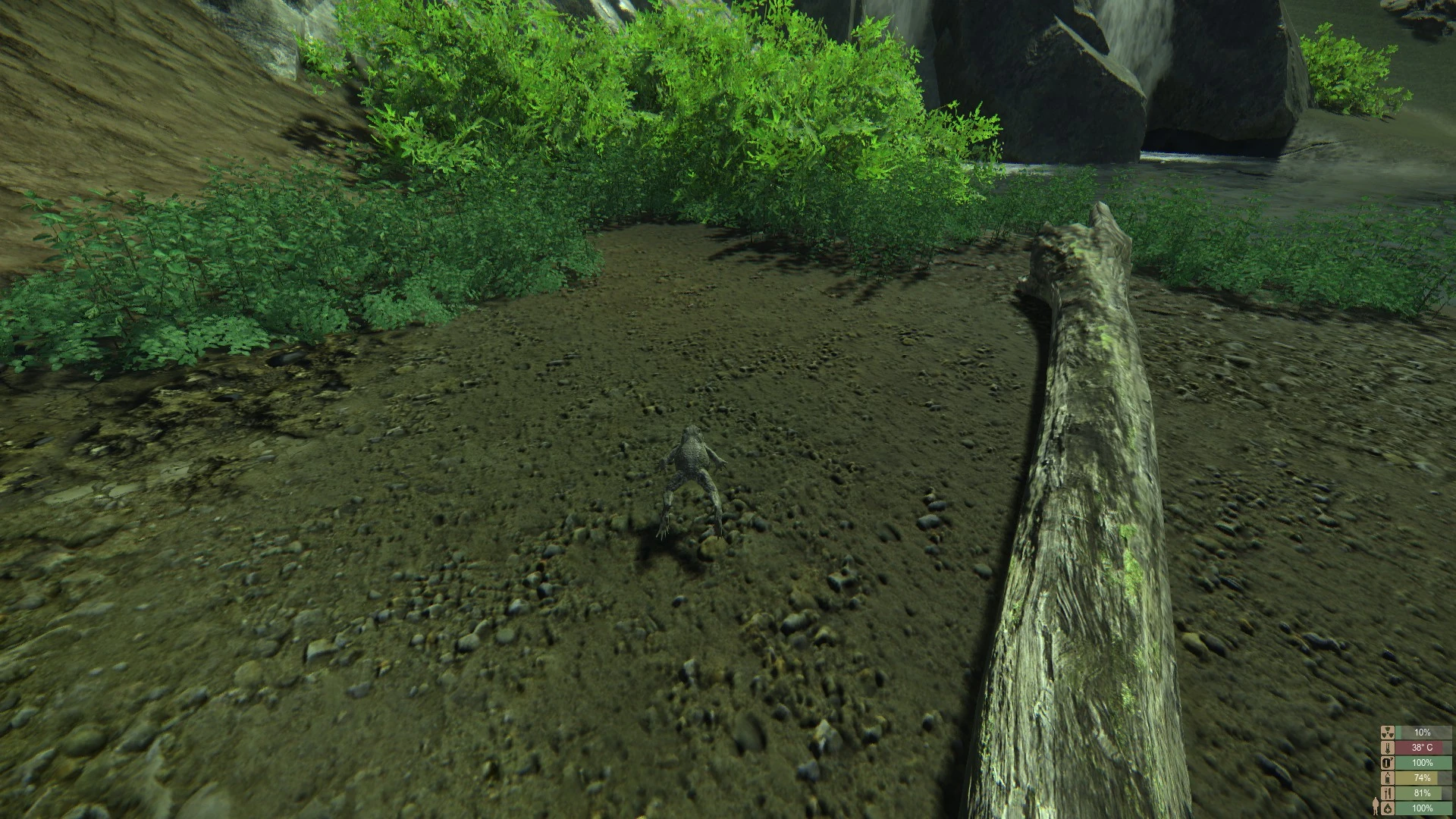Click the 81% hunger bar
This screenshot has width=1456, height=819.
(x=1423, y=793)
